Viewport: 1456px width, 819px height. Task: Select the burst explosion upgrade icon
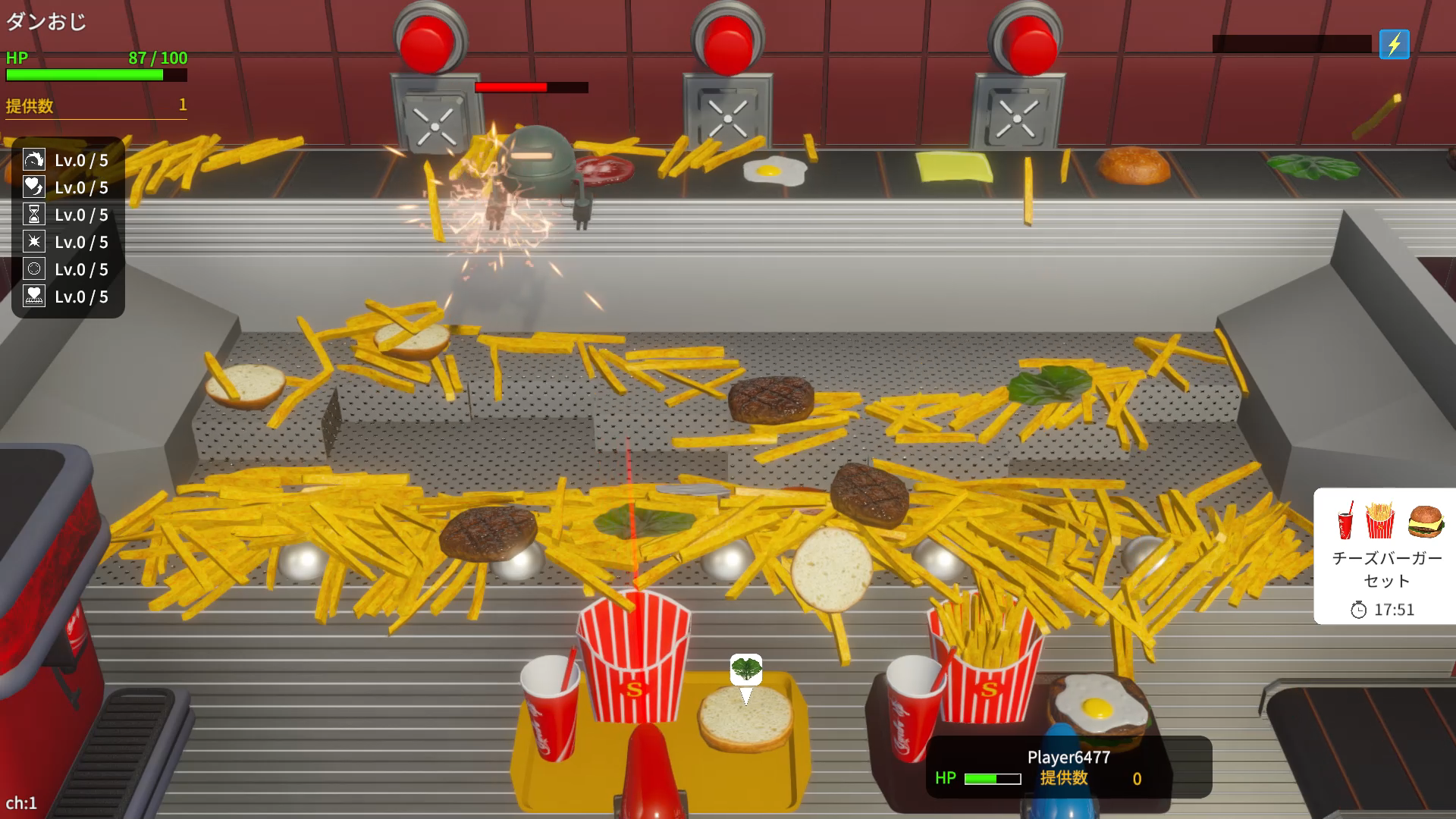point(34,242)
